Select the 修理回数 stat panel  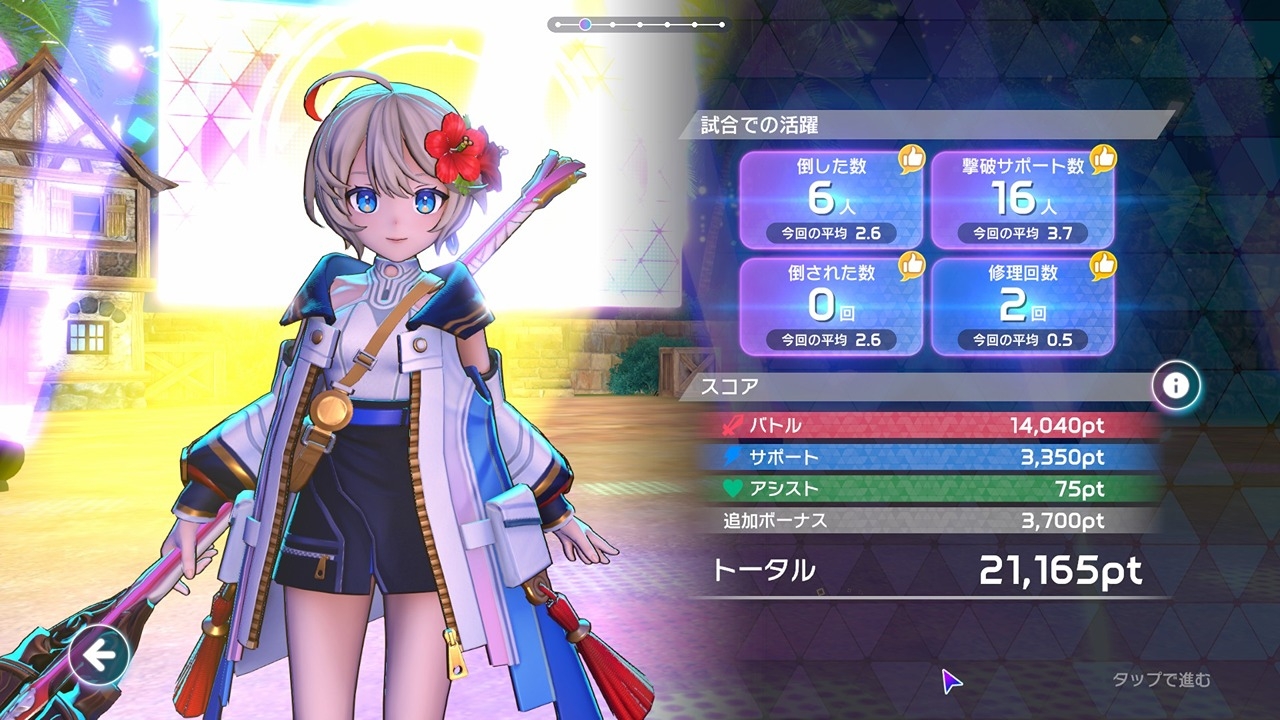click(x=1023, y=305)
